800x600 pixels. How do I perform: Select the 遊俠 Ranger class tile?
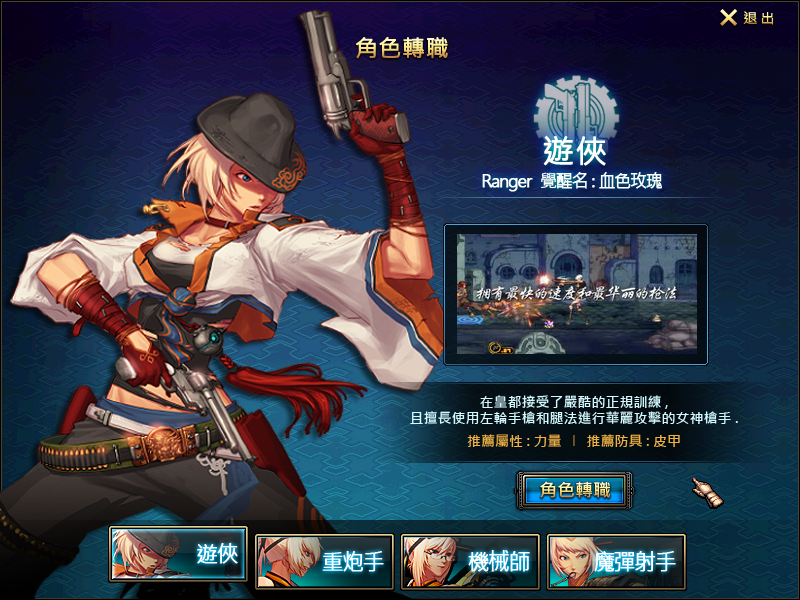pyautogui.click(x=179, y=555)
